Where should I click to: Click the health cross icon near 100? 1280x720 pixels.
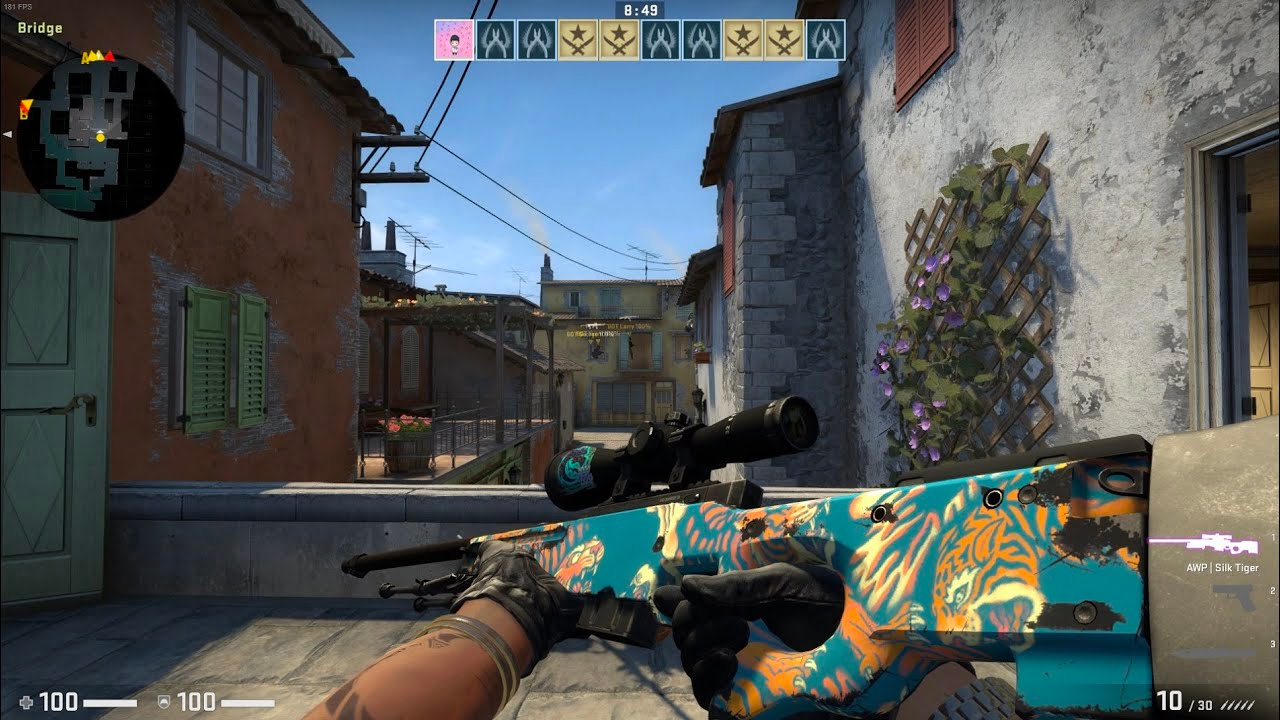27,701
